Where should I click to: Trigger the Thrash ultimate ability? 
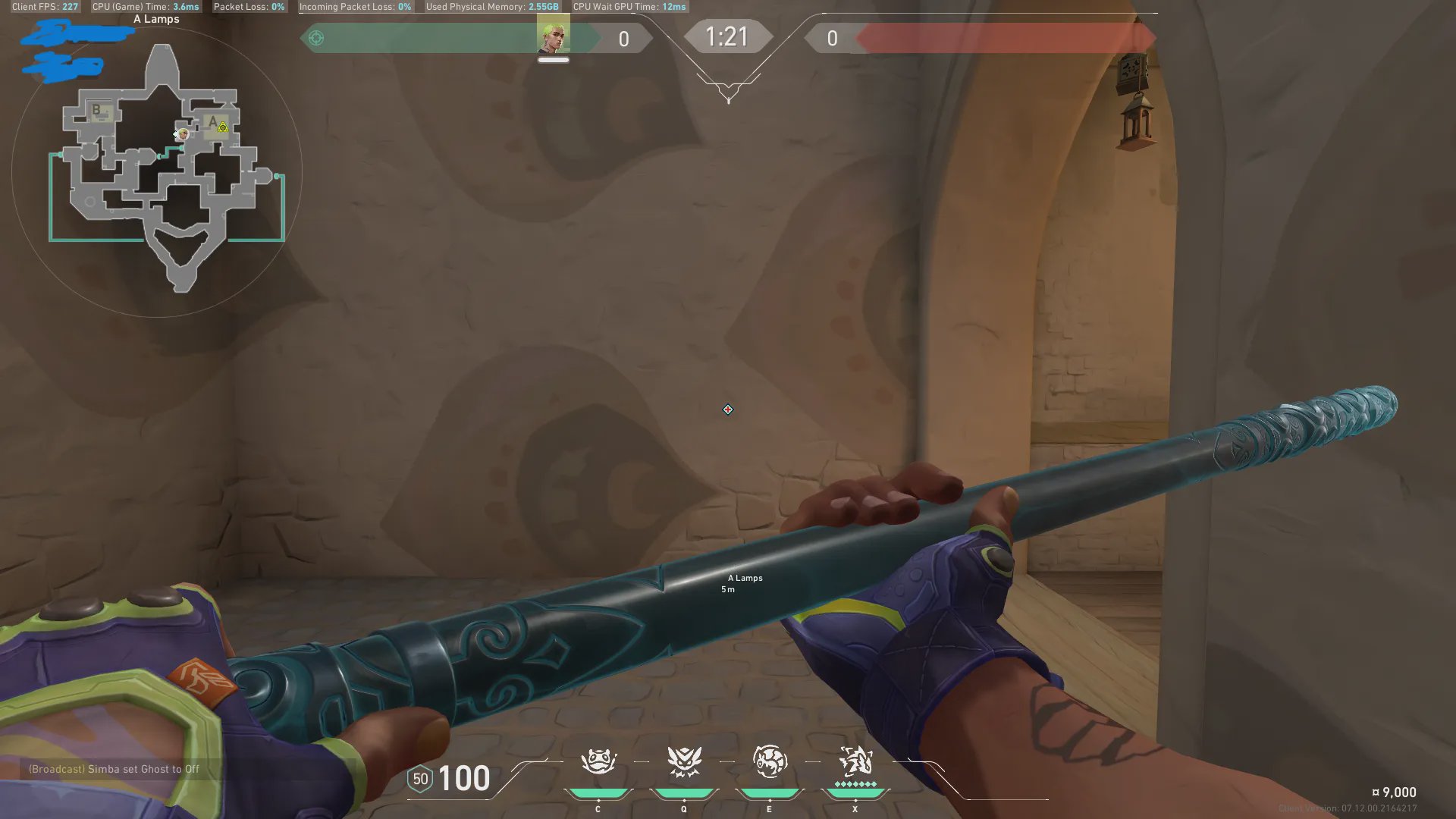tap(855, 760)
